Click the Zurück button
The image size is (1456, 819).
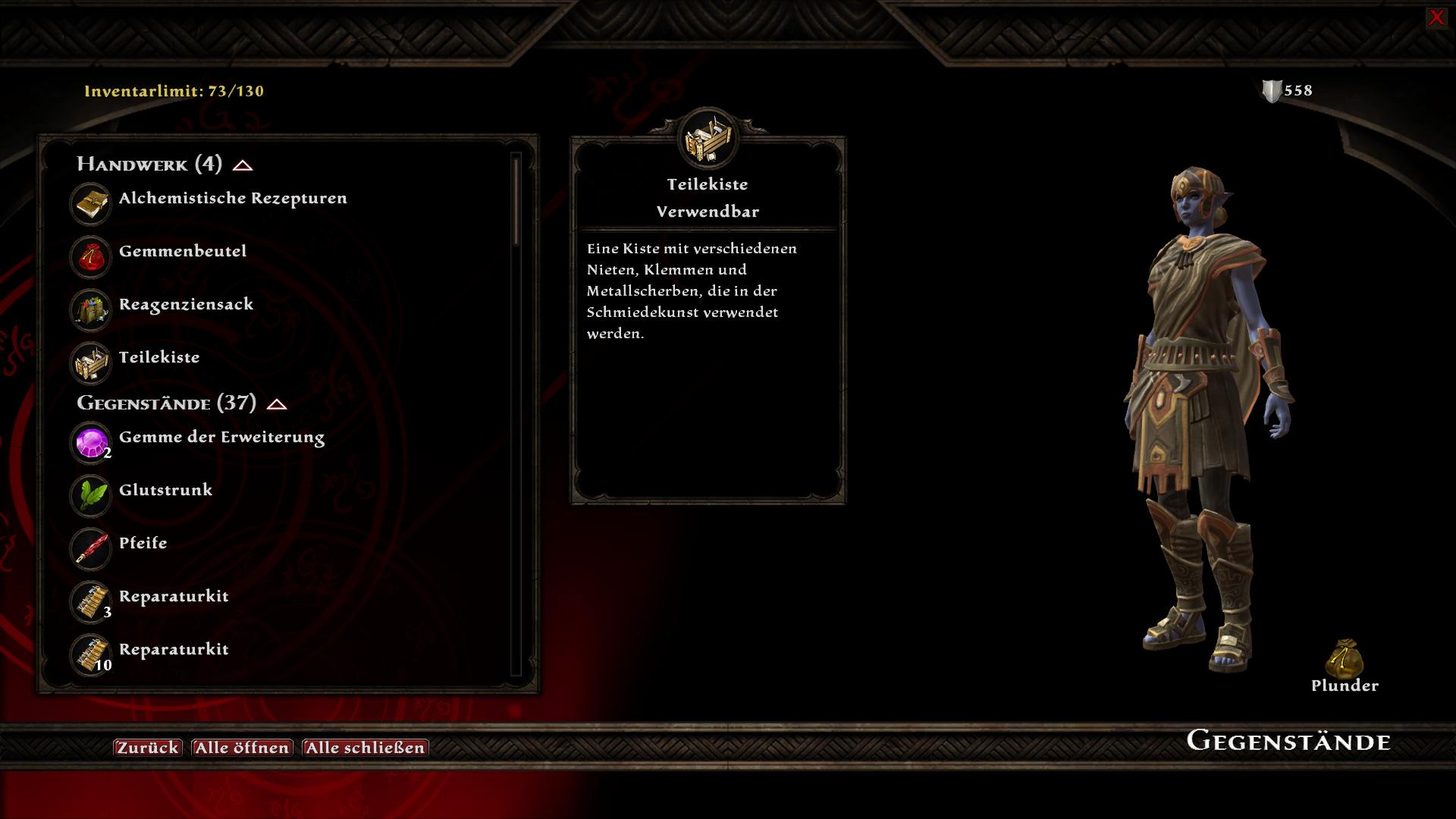click(148, 748)
